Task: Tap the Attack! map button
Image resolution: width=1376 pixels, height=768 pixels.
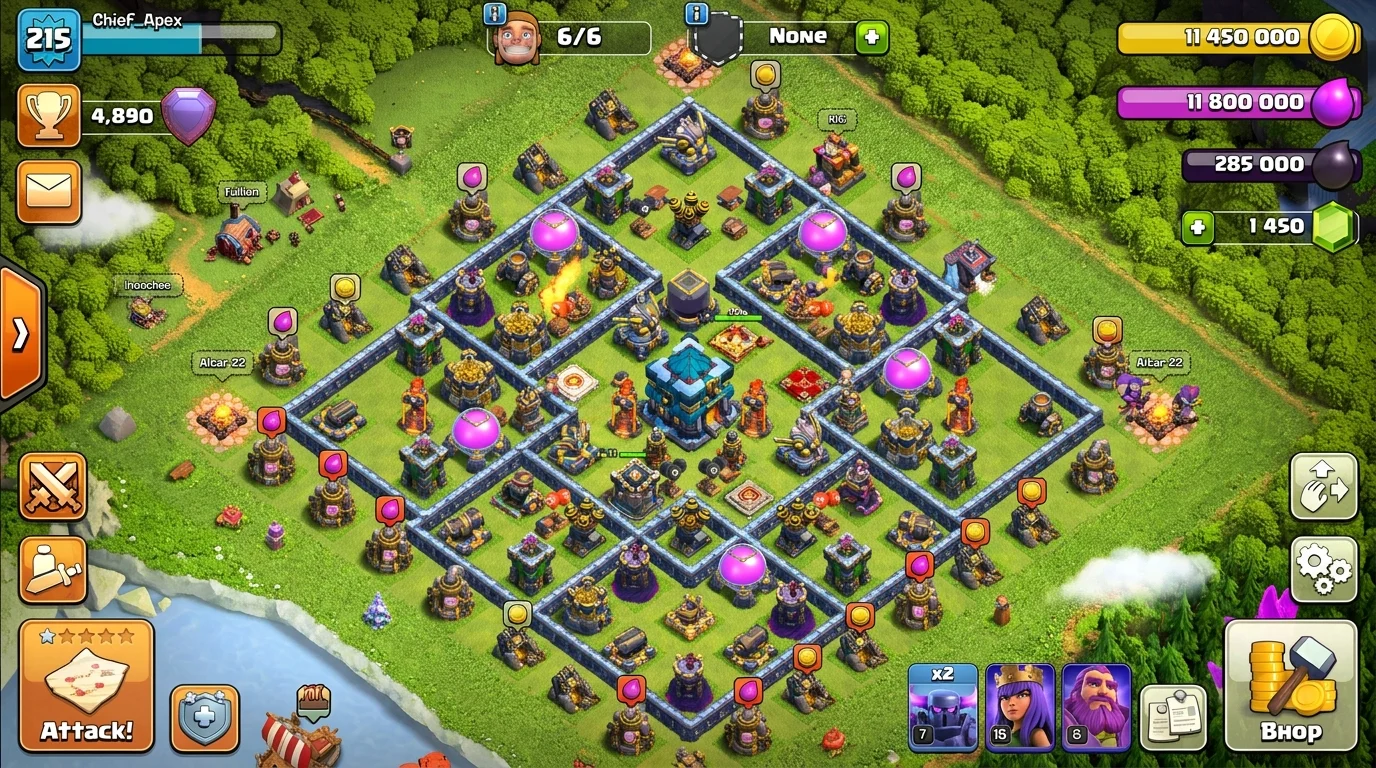Action: (x=86, y=685)
